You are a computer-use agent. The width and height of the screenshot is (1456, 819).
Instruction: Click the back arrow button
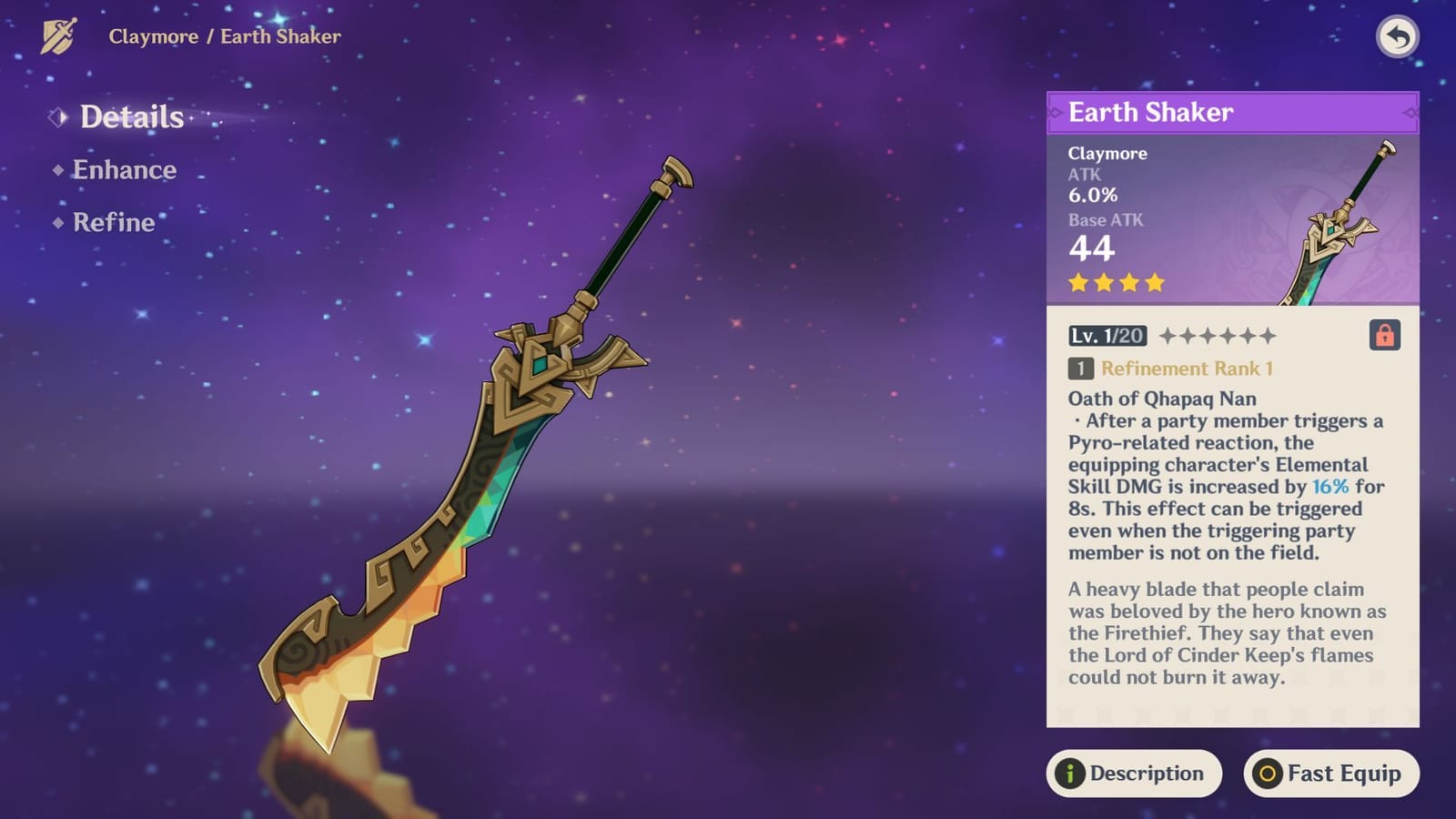click(1399, 36)
